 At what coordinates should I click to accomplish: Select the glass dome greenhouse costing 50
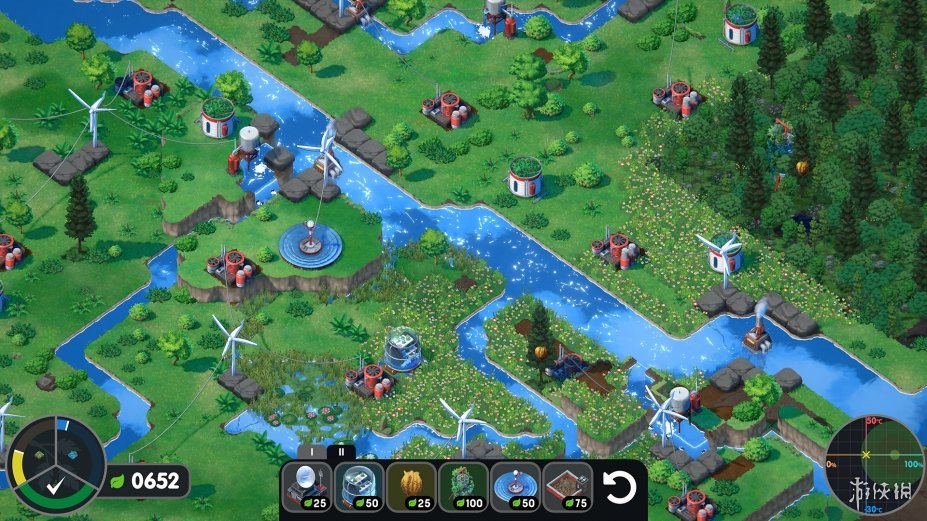pos(358,487)
